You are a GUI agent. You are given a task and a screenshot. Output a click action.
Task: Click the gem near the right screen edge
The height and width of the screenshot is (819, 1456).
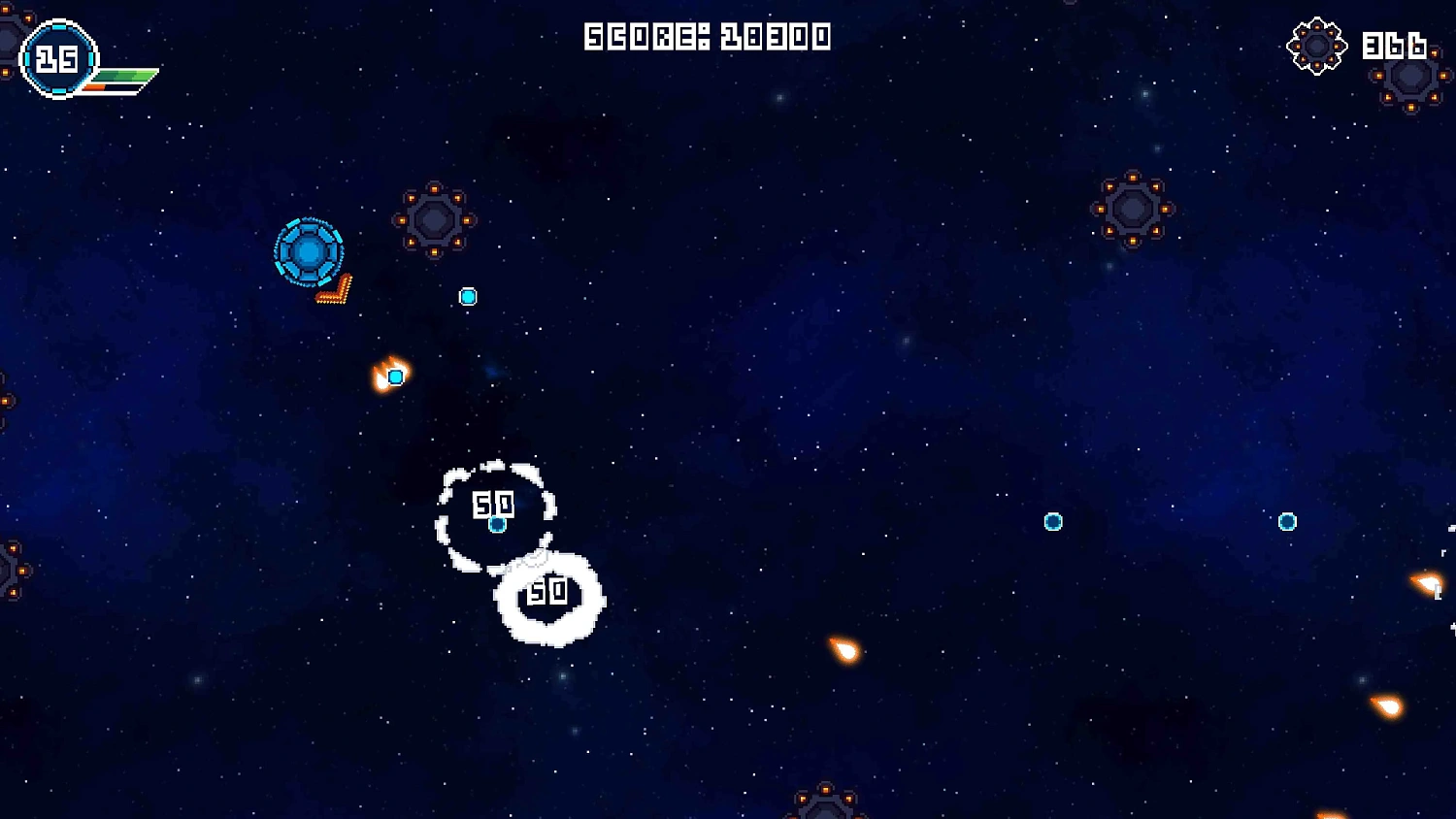(1287, 520)
